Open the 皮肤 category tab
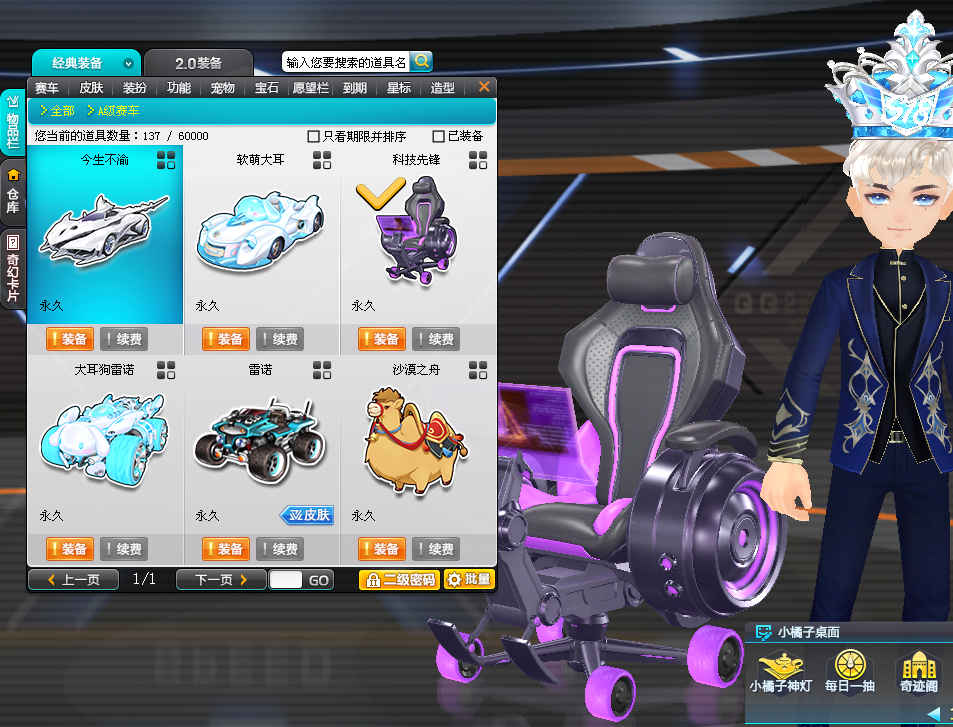The image size is (953, 727). coord(91,88)
